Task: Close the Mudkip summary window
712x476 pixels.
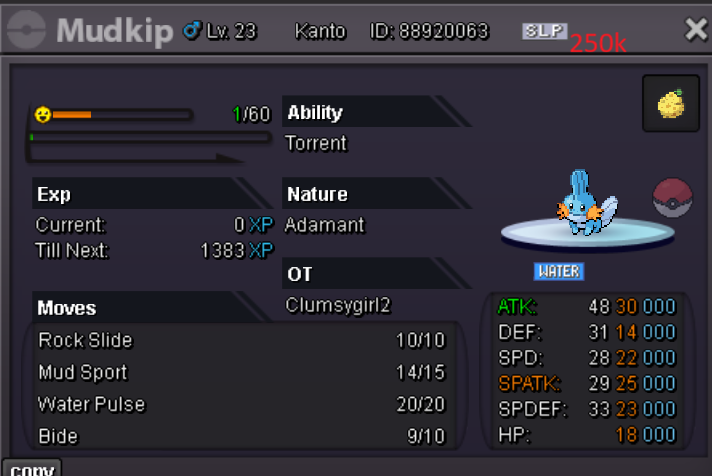Action: tap(695, 30)
